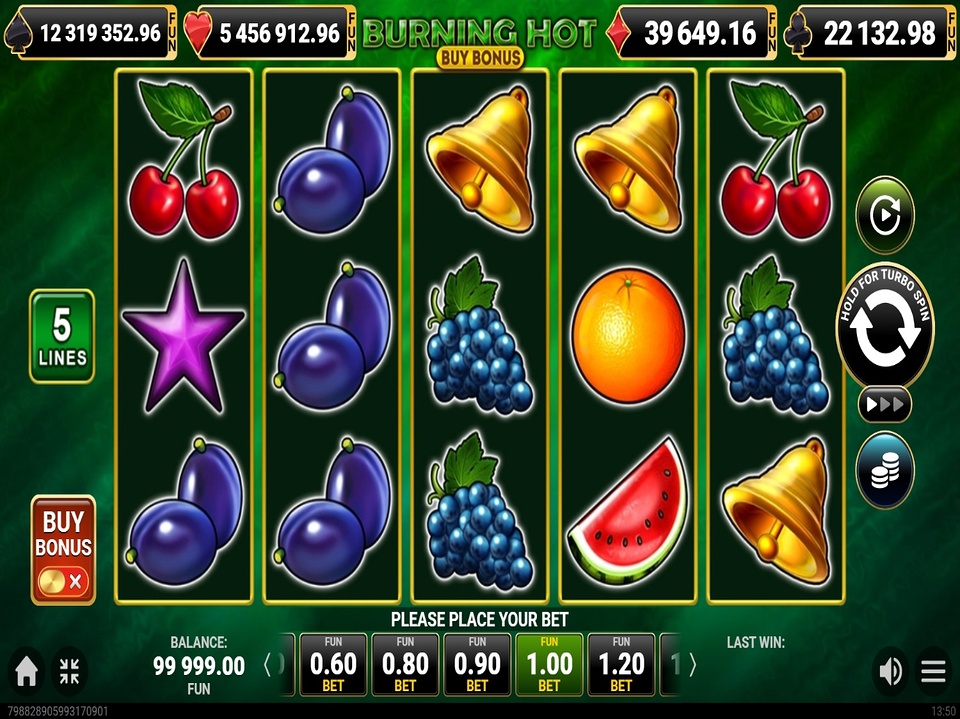Open the hamburger menu
960x719 pixels.
933,672
